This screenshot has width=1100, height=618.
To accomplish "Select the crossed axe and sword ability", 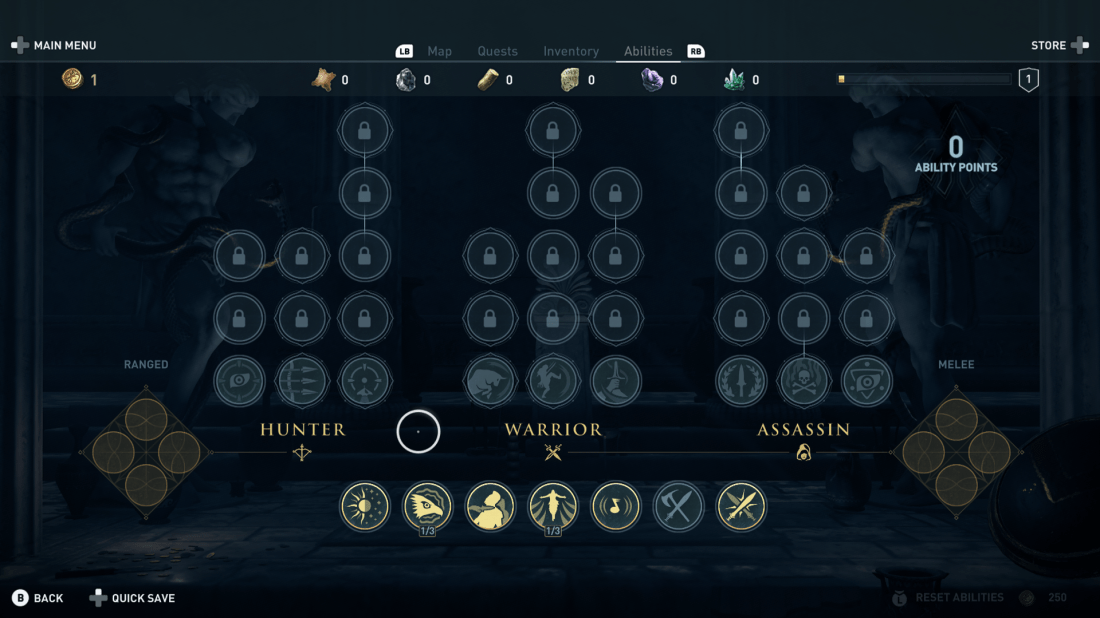I will pyautogui.click(x=678, y=507).
